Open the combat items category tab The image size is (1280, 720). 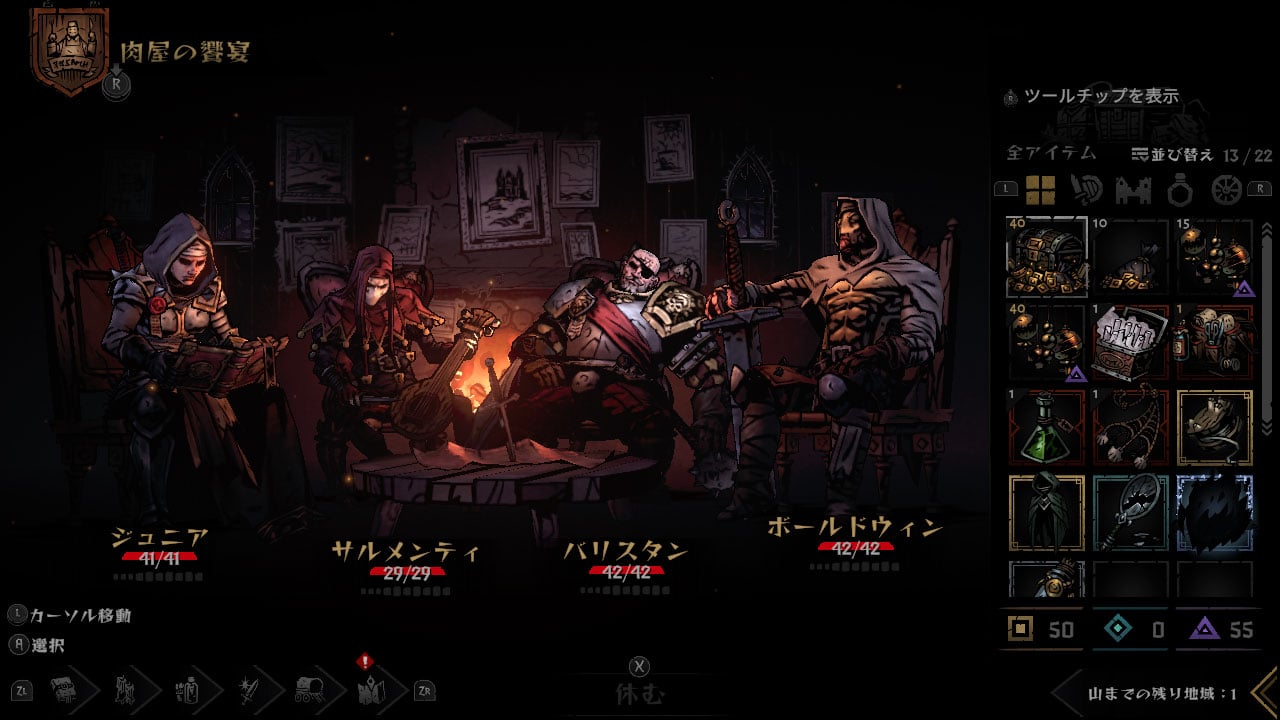[1086, 189]
